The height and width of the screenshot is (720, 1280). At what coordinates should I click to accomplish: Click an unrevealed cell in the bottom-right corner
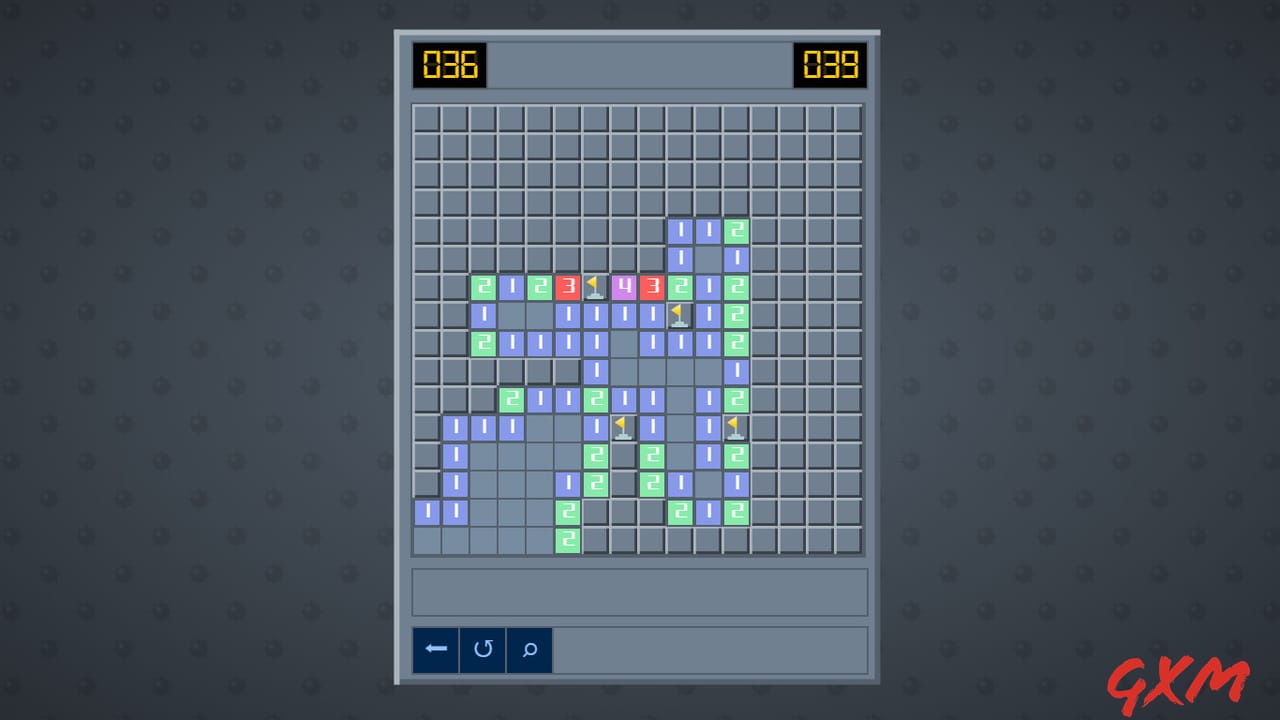pos(847,539)
